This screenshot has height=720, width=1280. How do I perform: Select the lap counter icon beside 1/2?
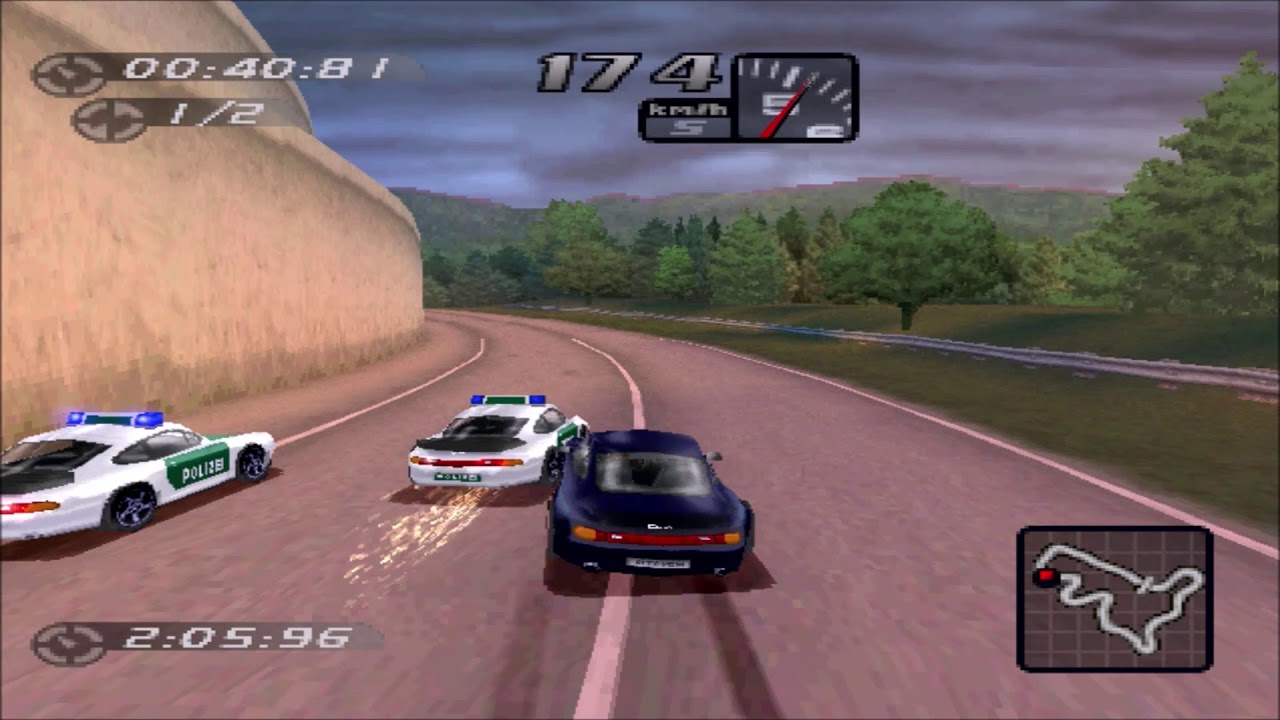coord(109,120)
